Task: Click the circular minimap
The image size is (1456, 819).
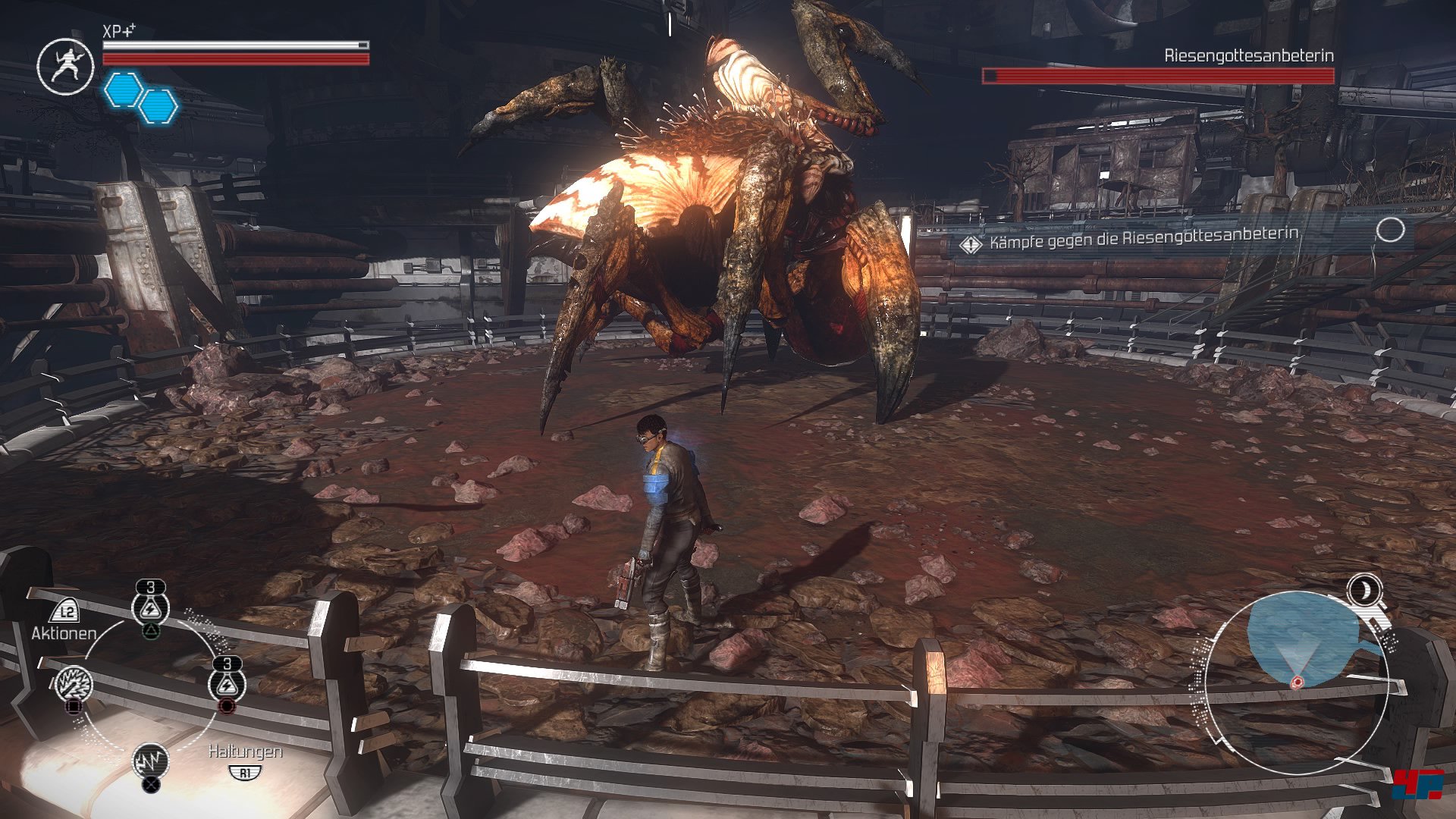Action: [1296, 682]
